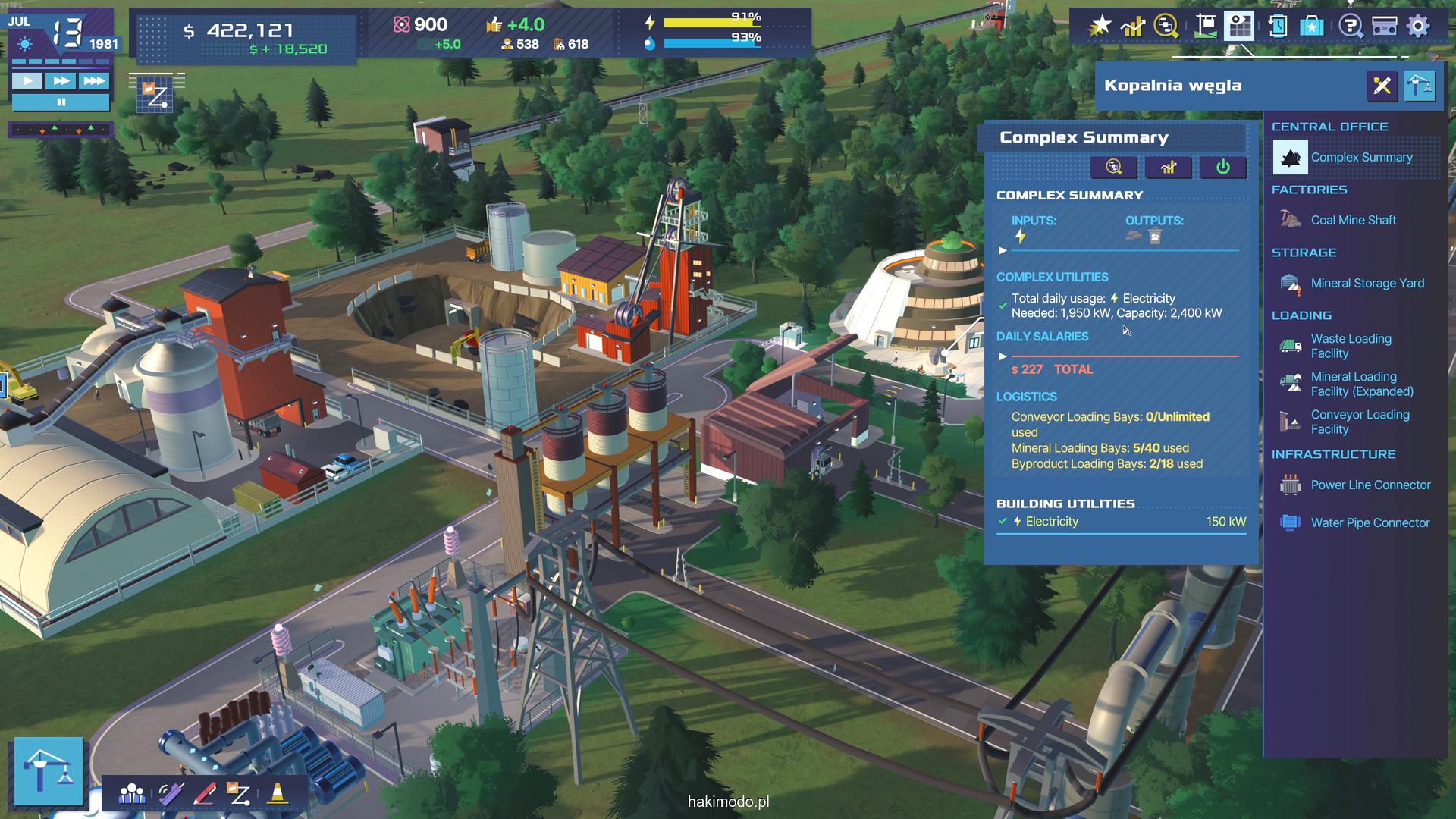Expand the Daily Salaries breakdown arrow
This screenshot has width=1456, height=819.
point(1003,356)
